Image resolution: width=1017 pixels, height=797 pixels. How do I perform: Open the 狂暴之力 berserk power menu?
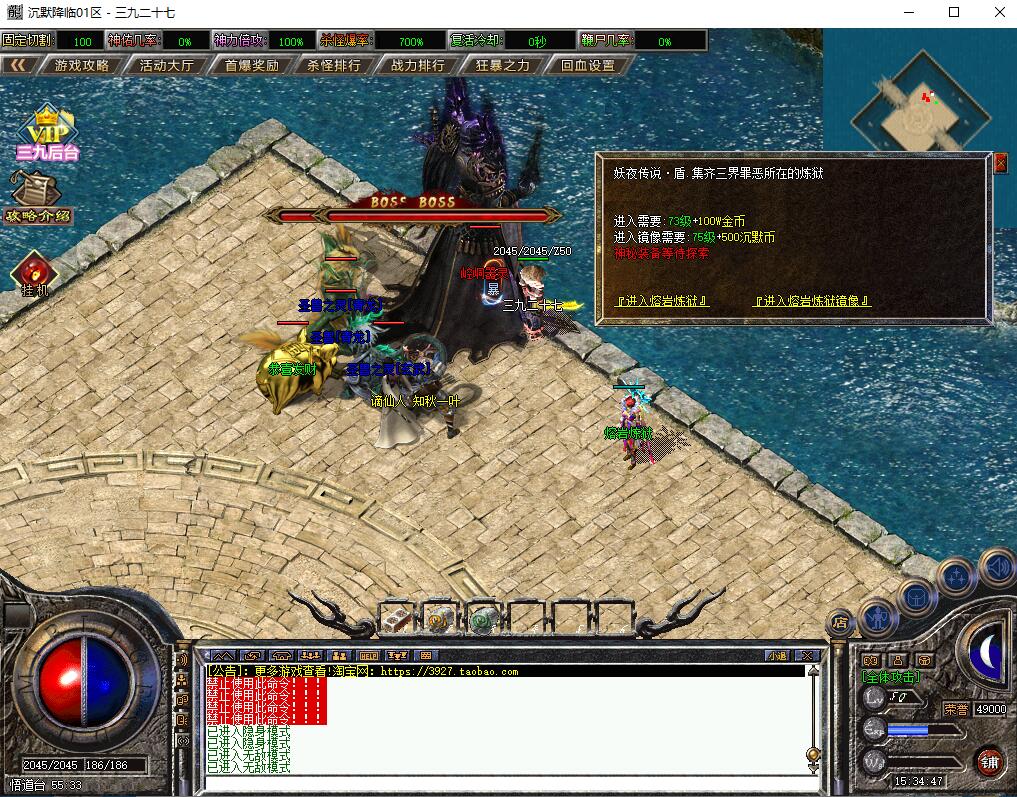pos(503,66)
